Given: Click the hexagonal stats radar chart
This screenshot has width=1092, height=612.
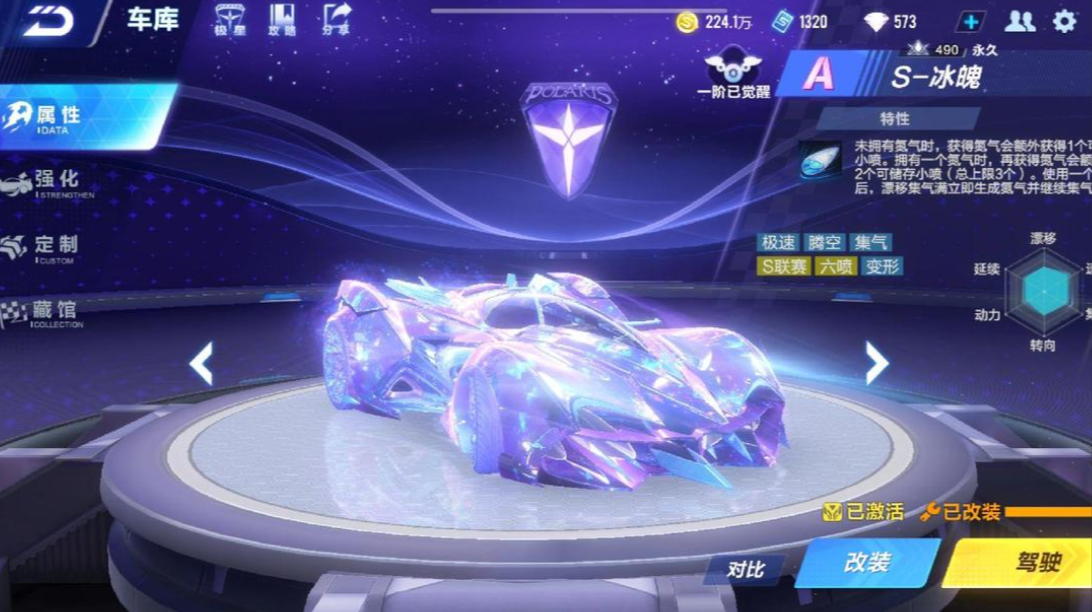Looking at the screenshot, I should pos(1045,290).
